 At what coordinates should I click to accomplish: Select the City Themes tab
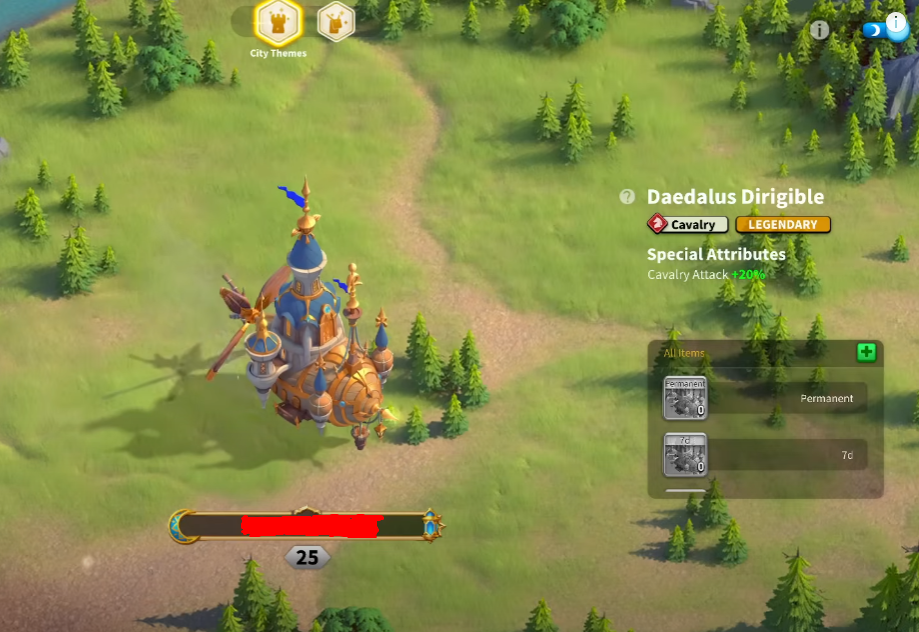[278, 22]
